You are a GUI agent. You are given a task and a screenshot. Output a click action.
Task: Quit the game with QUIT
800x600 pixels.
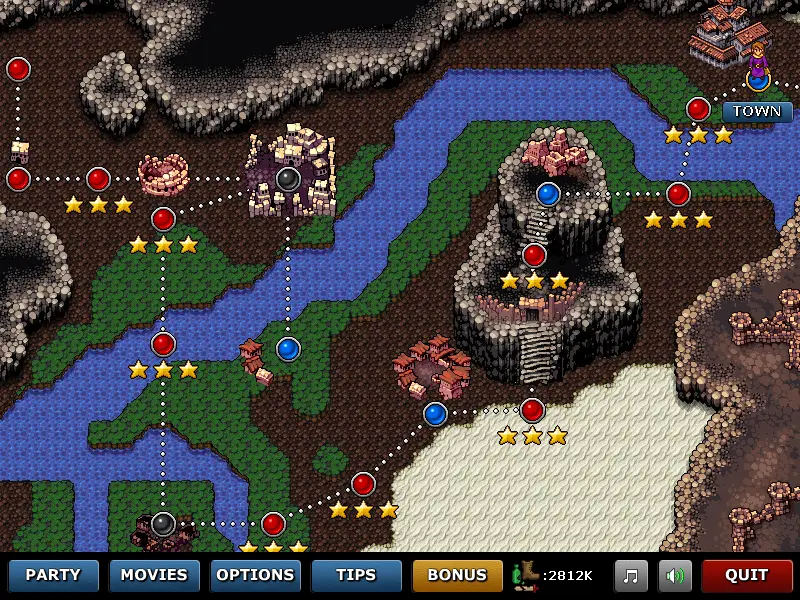[x=746, y=575]
